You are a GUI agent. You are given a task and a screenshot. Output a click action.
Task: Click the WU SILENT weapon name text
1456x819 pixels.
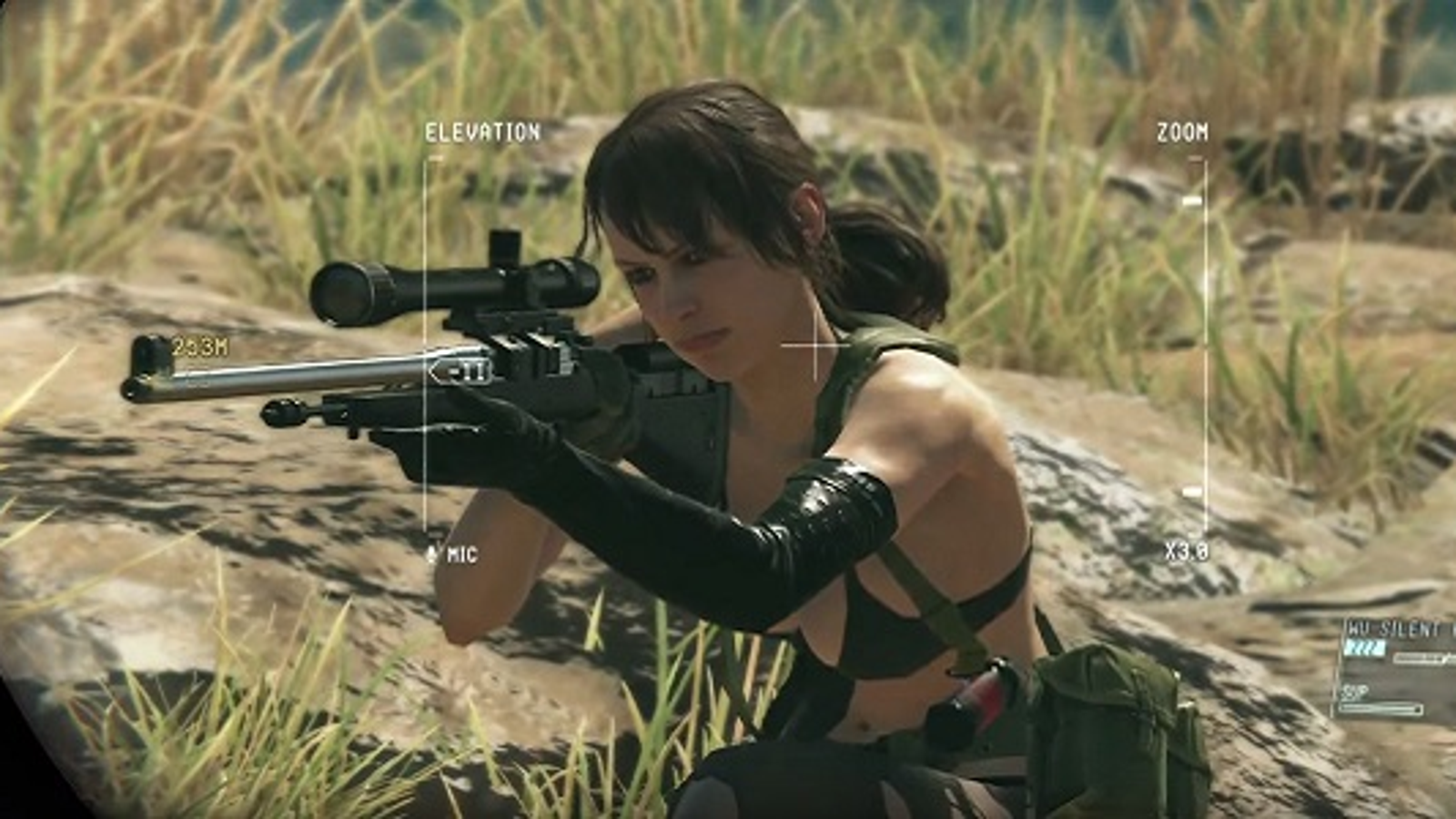[1386, 626]
